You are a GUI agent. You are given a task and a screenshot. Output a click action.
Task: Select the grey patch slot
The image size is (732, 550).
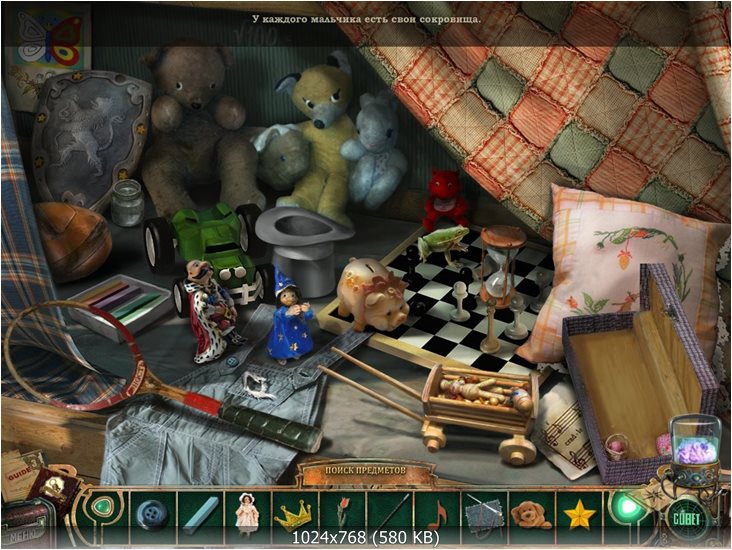click(x=483, y=512)
